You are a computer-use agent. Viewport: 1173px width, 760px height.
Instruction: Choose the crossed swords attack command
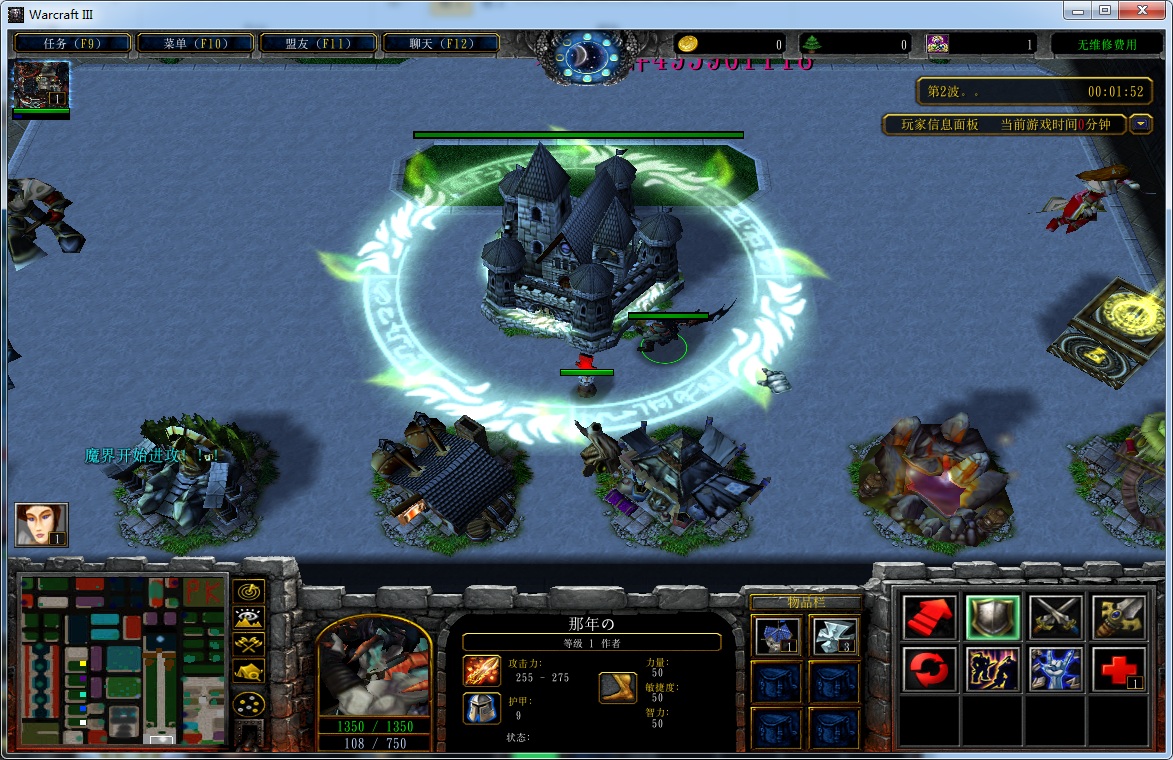1055,617
